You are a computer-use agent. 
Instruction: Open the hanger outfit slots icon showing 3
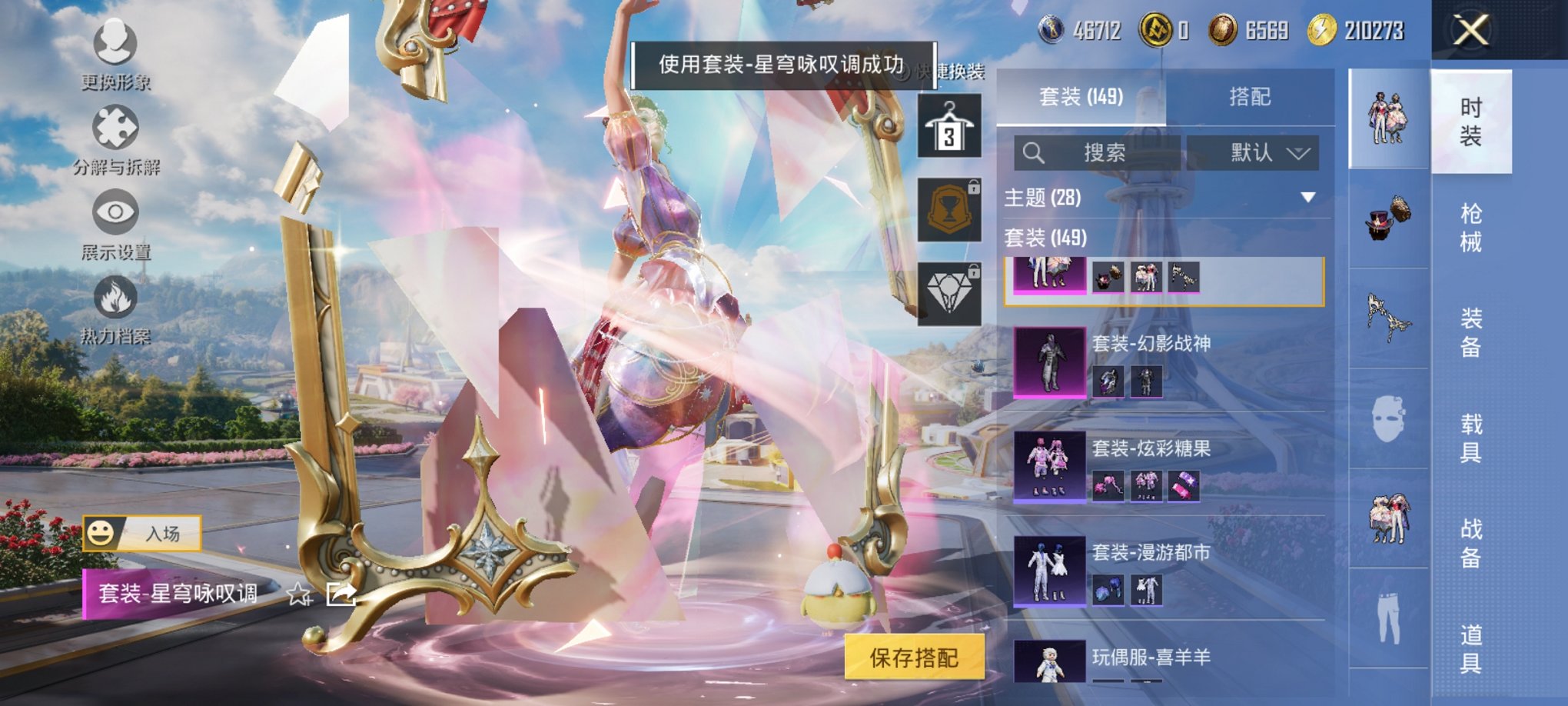[x=952, y=125]
